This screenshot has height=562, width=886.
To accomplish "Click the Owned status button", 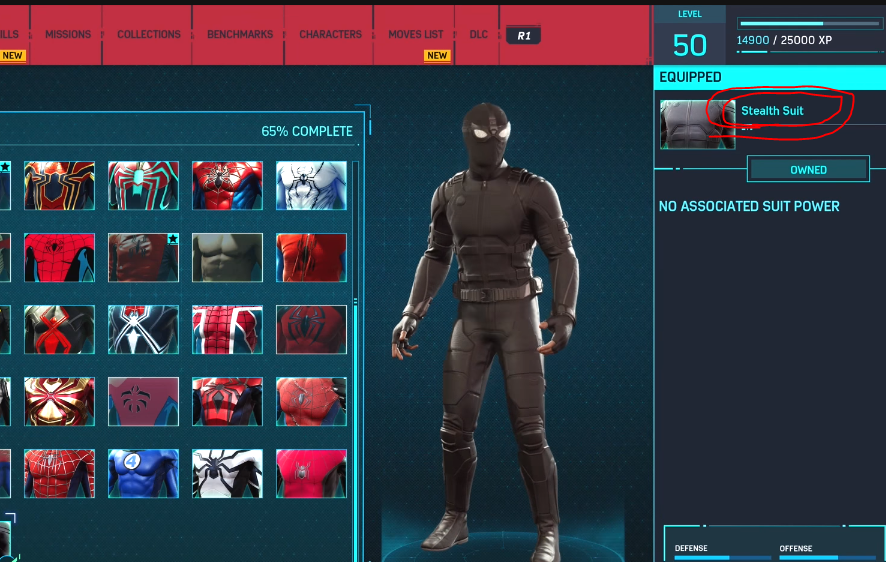I will coord(808,170).
